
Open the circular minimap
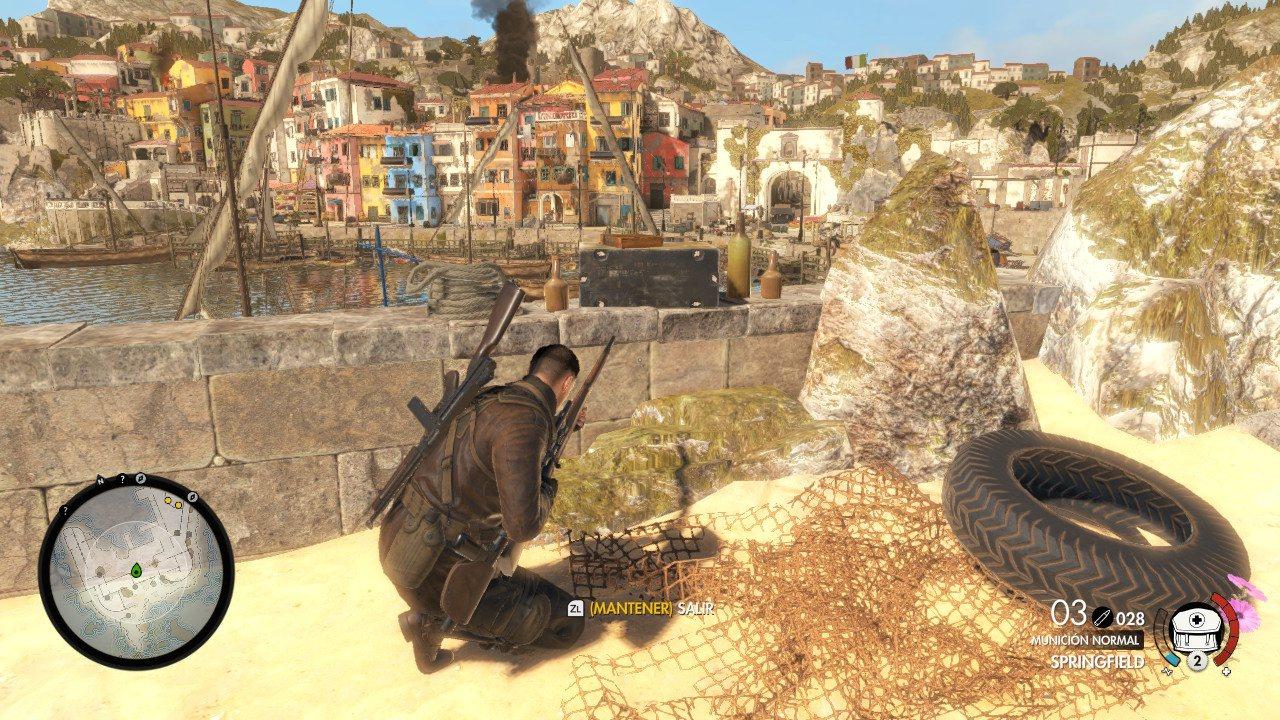click(x=136, y=572)
